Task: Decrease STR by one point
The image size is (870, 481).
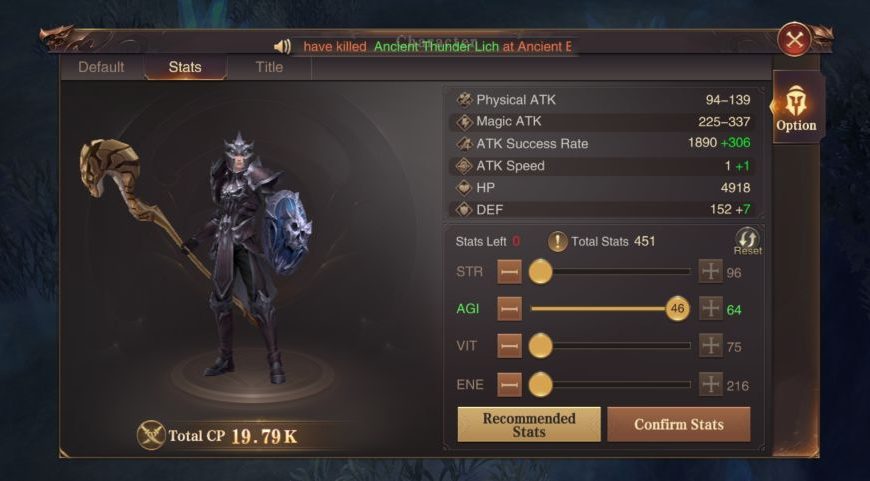Action: [x=510, y=271]
